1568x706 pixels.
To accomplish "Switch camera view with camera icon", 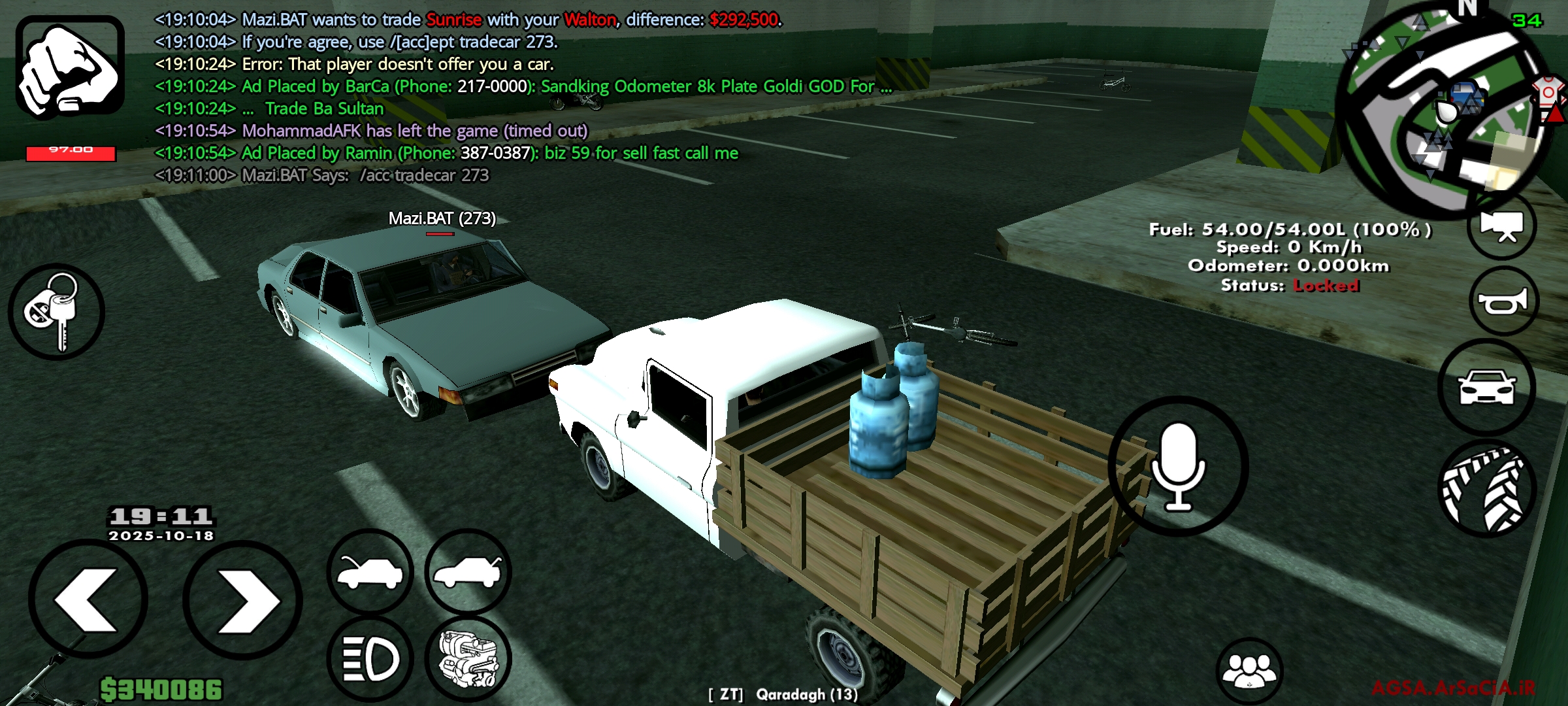I will pos(1502,226).
